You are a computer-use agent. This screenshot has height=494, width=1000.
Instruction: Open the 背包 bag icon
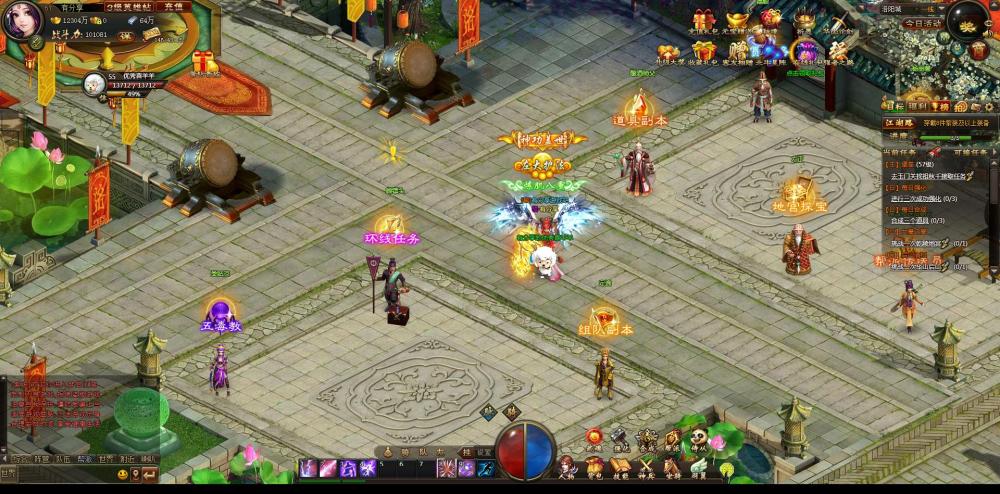(594, 467)
